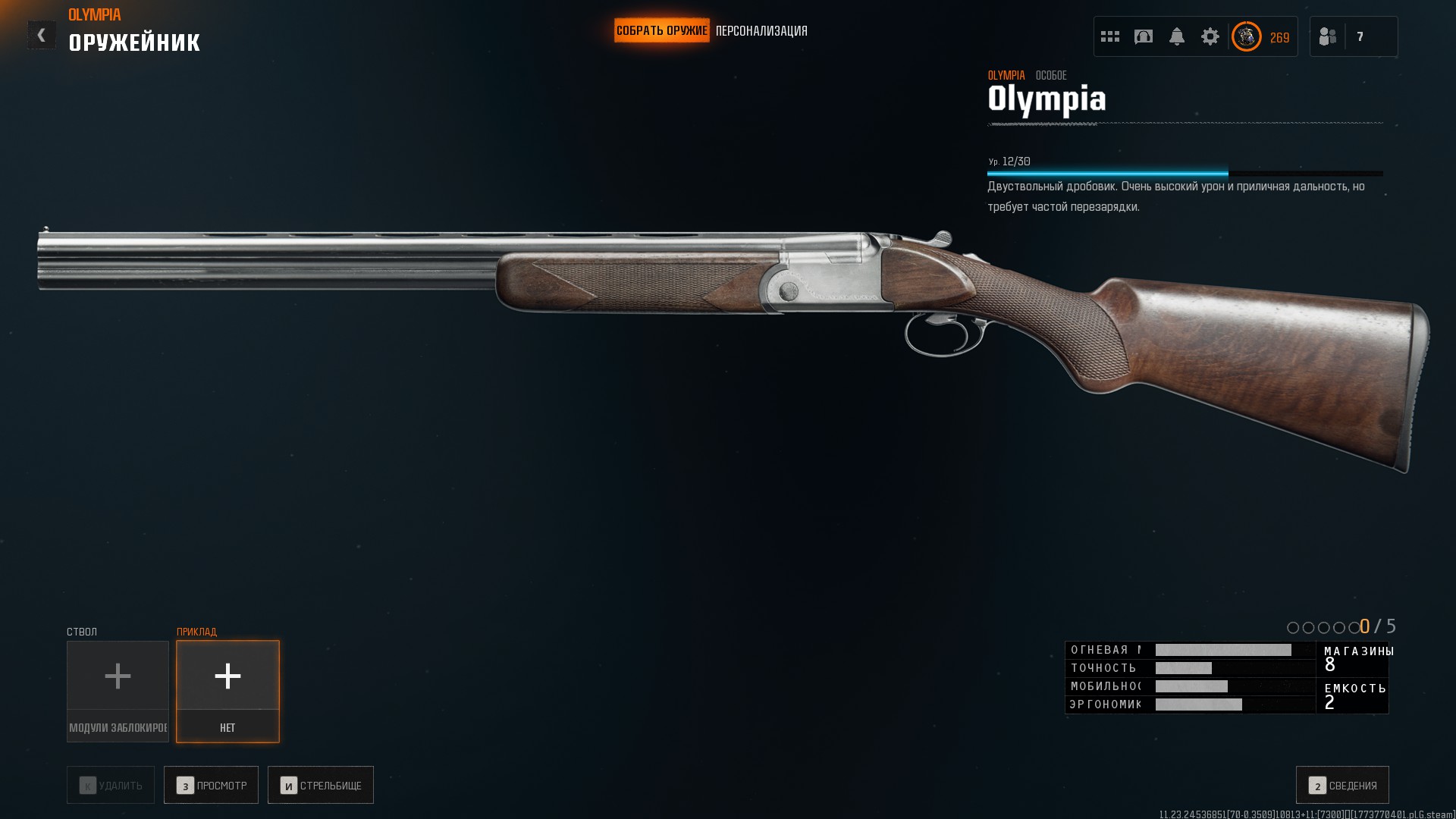
Task: Go to the Стрельбище firing range
Action: click(320, 785)
